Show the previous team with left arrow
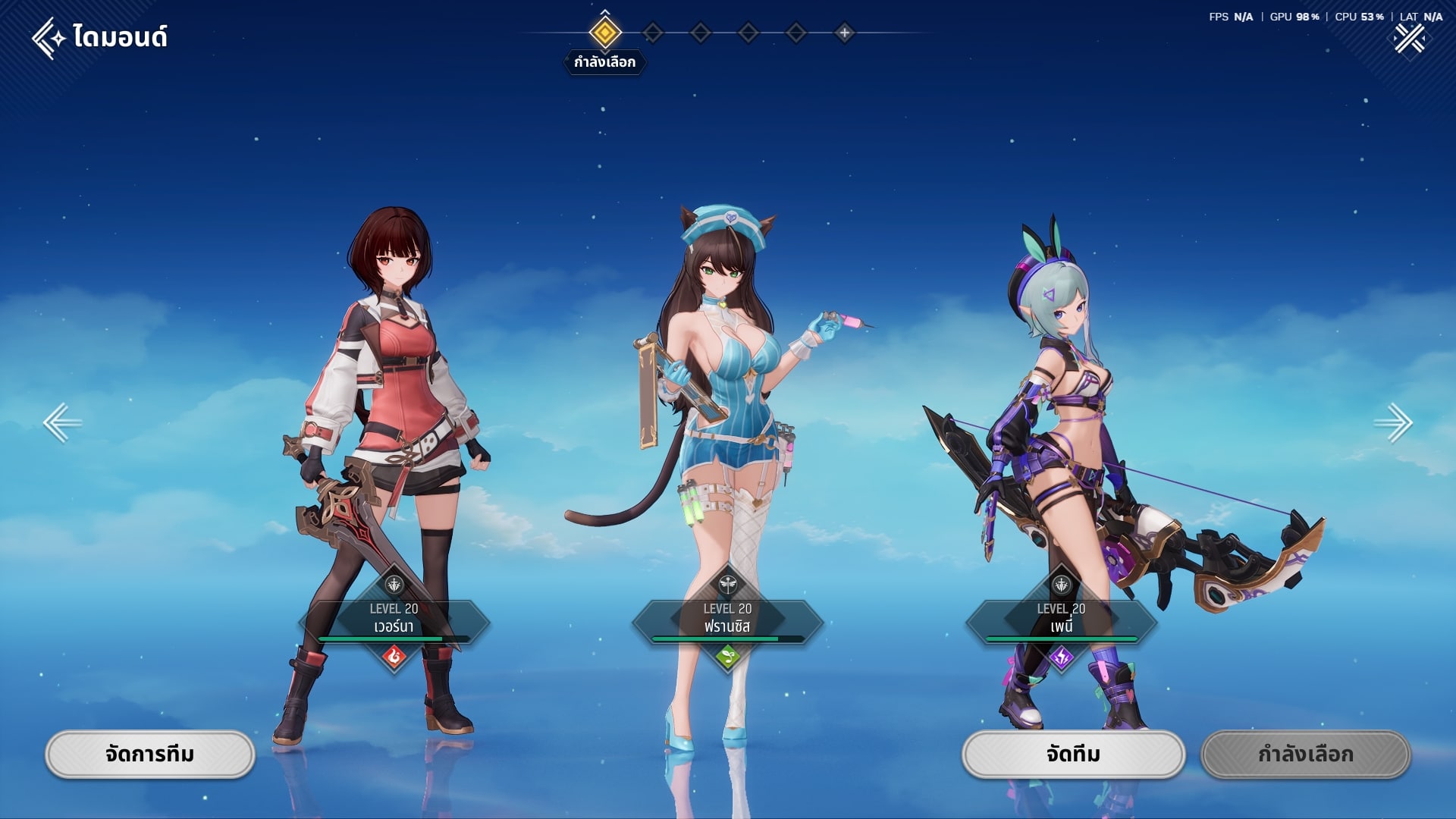The width and height of the screenshot is (1456, 819). pos(62,422)
